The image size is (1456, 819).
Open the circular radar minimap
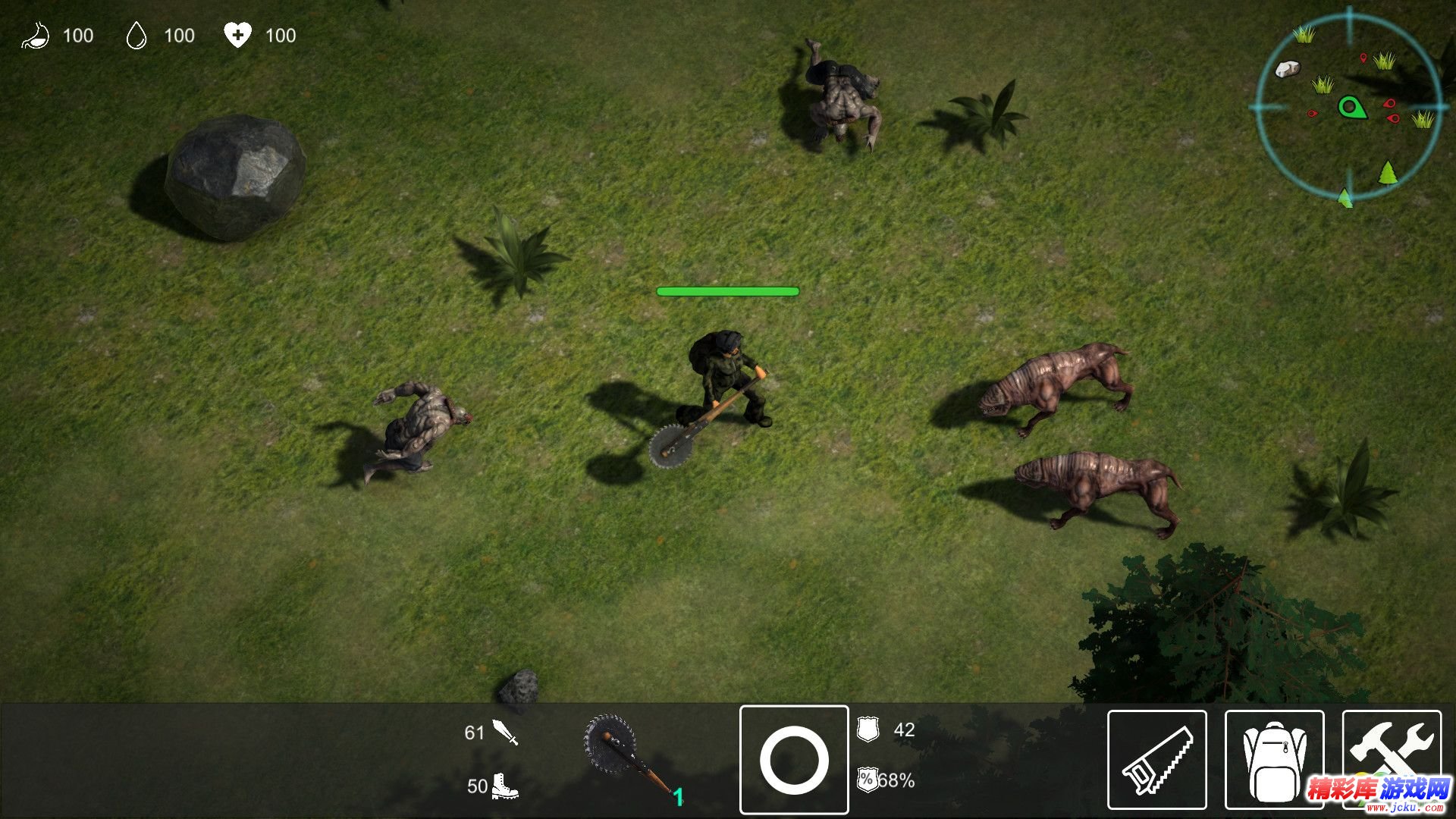pyautogui.click(x=1348, y=107)
